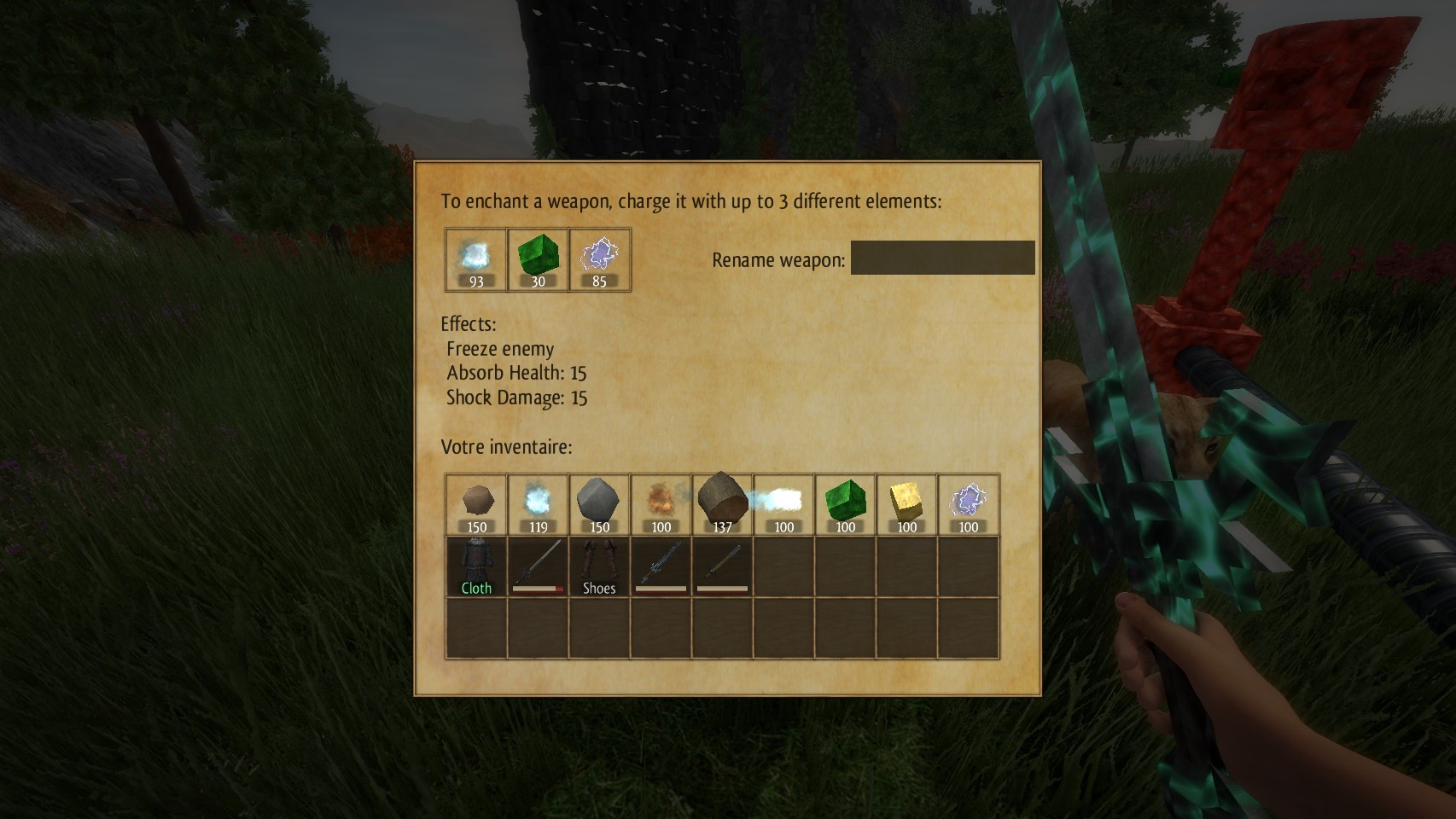Select the wood log stack of 137
This screenshot has height=819, width=1456.
coord(722,505)
